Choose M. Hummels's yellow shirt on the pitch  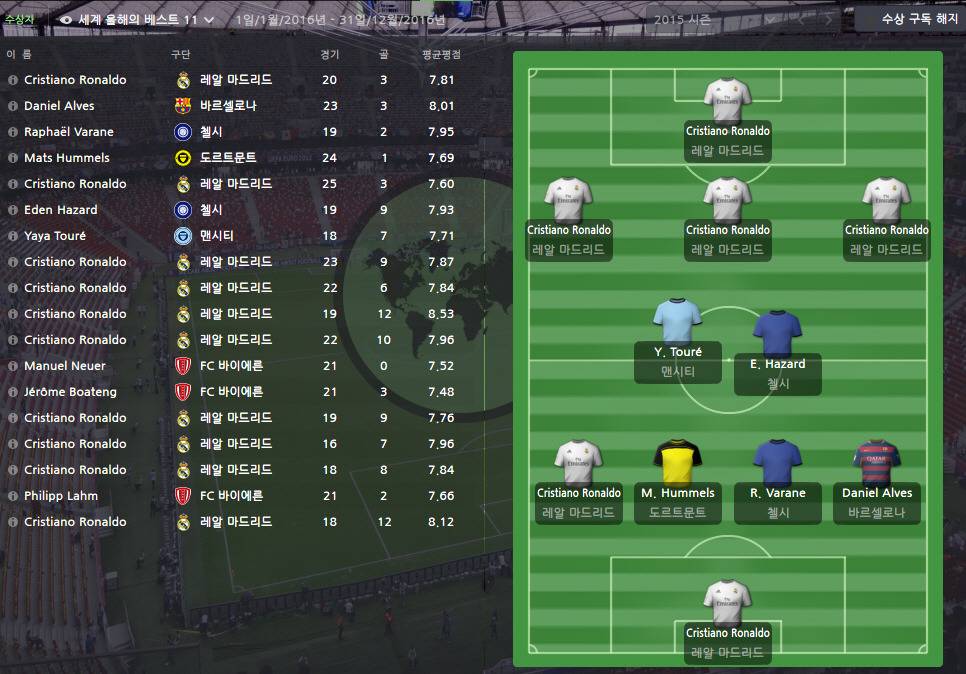(x=678, y=463)
